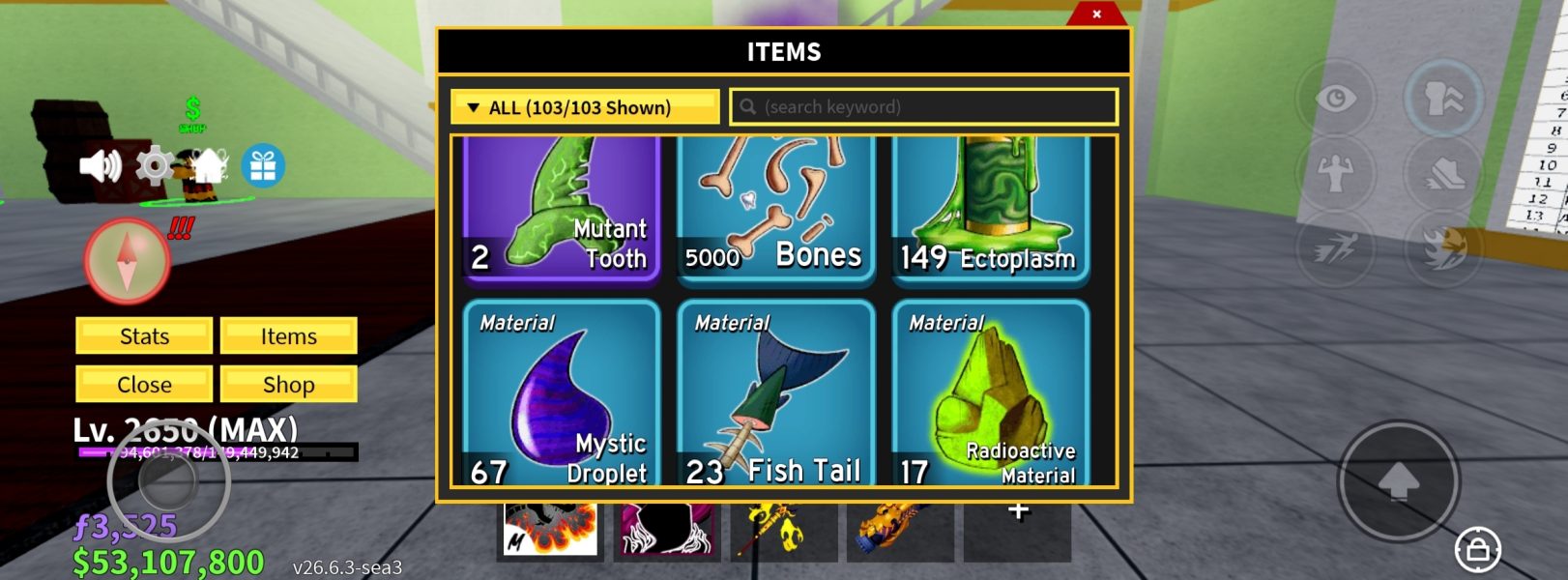The height and width of the screenshot is (580, 1568).
Task: Tap the jump arrow button
Action: pyautogui.click(x=1398, y=480)
